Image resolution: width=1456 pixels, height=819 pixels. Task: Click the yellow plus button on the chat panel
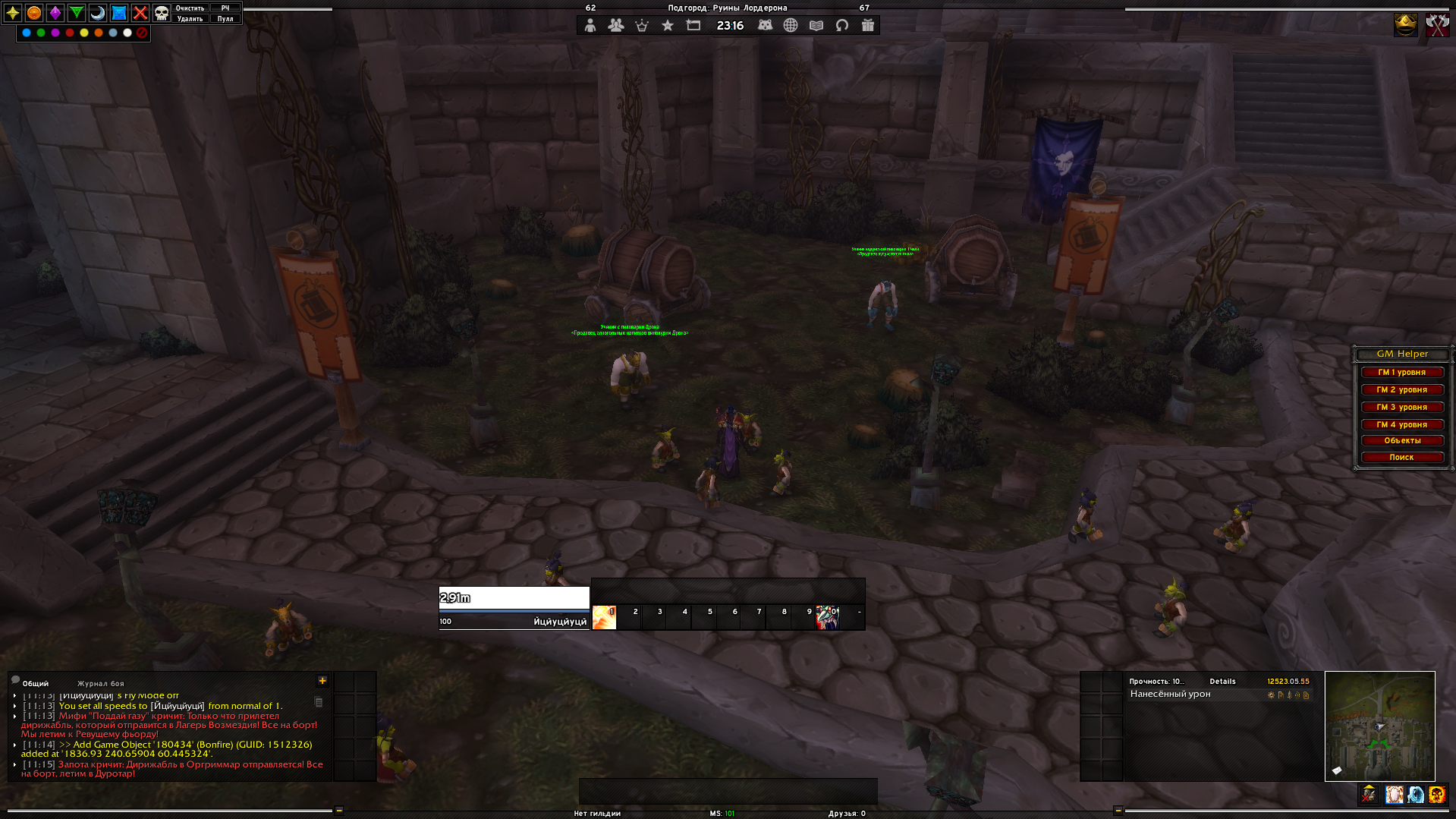click(322, 681)
